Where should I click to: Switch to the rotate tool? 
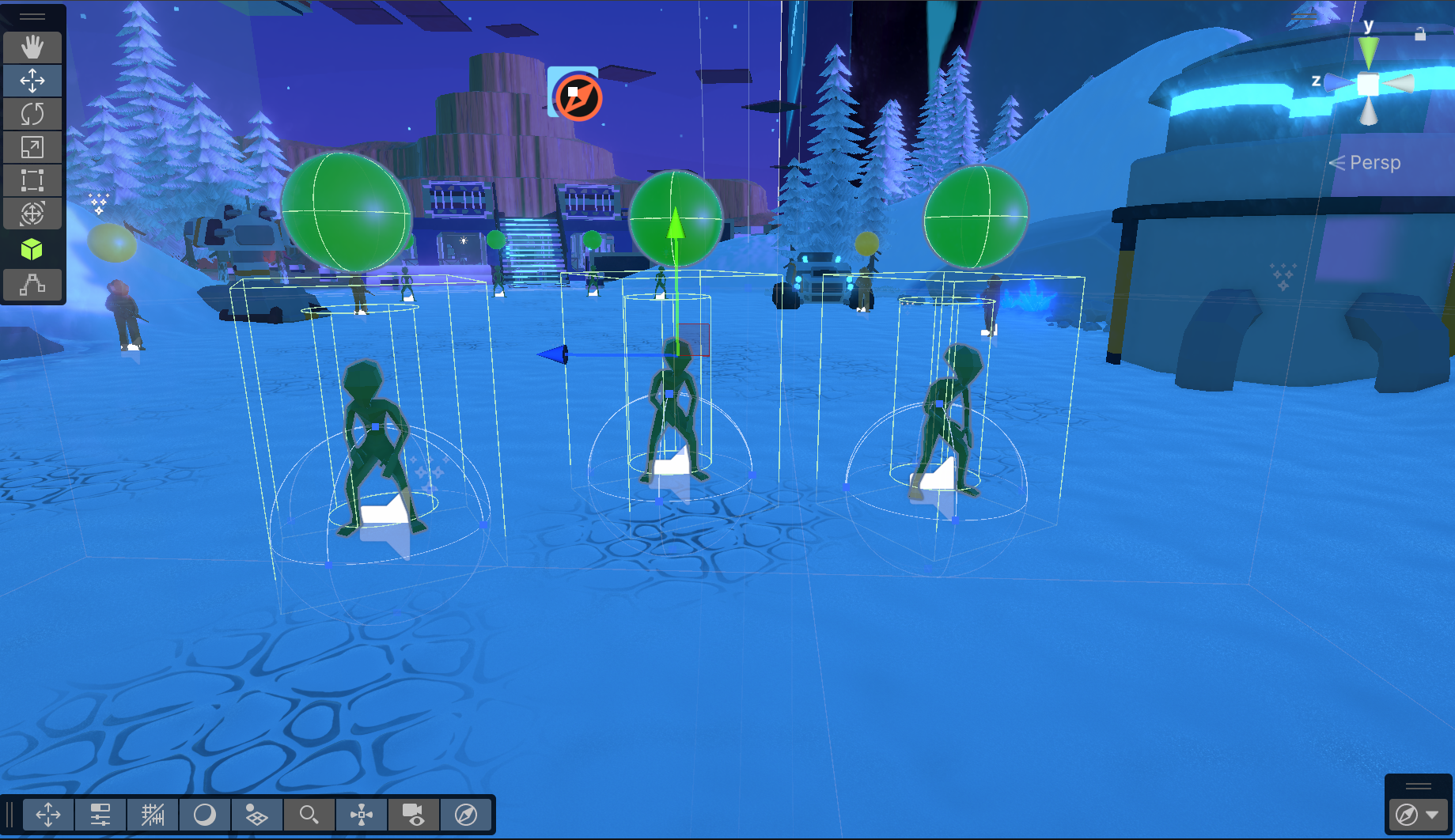pyautogui.click(x=32, y=114)
